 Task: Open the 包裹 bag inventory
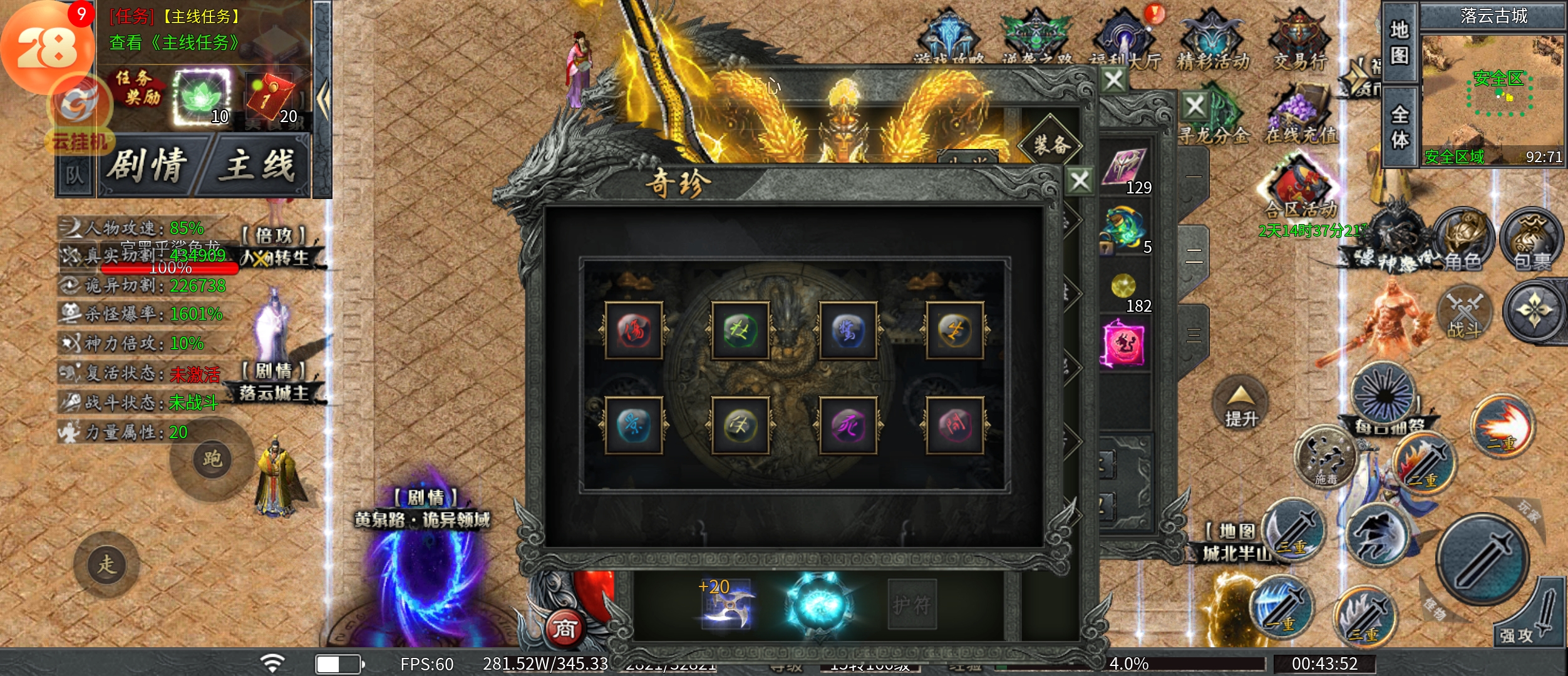point(1532,242)
